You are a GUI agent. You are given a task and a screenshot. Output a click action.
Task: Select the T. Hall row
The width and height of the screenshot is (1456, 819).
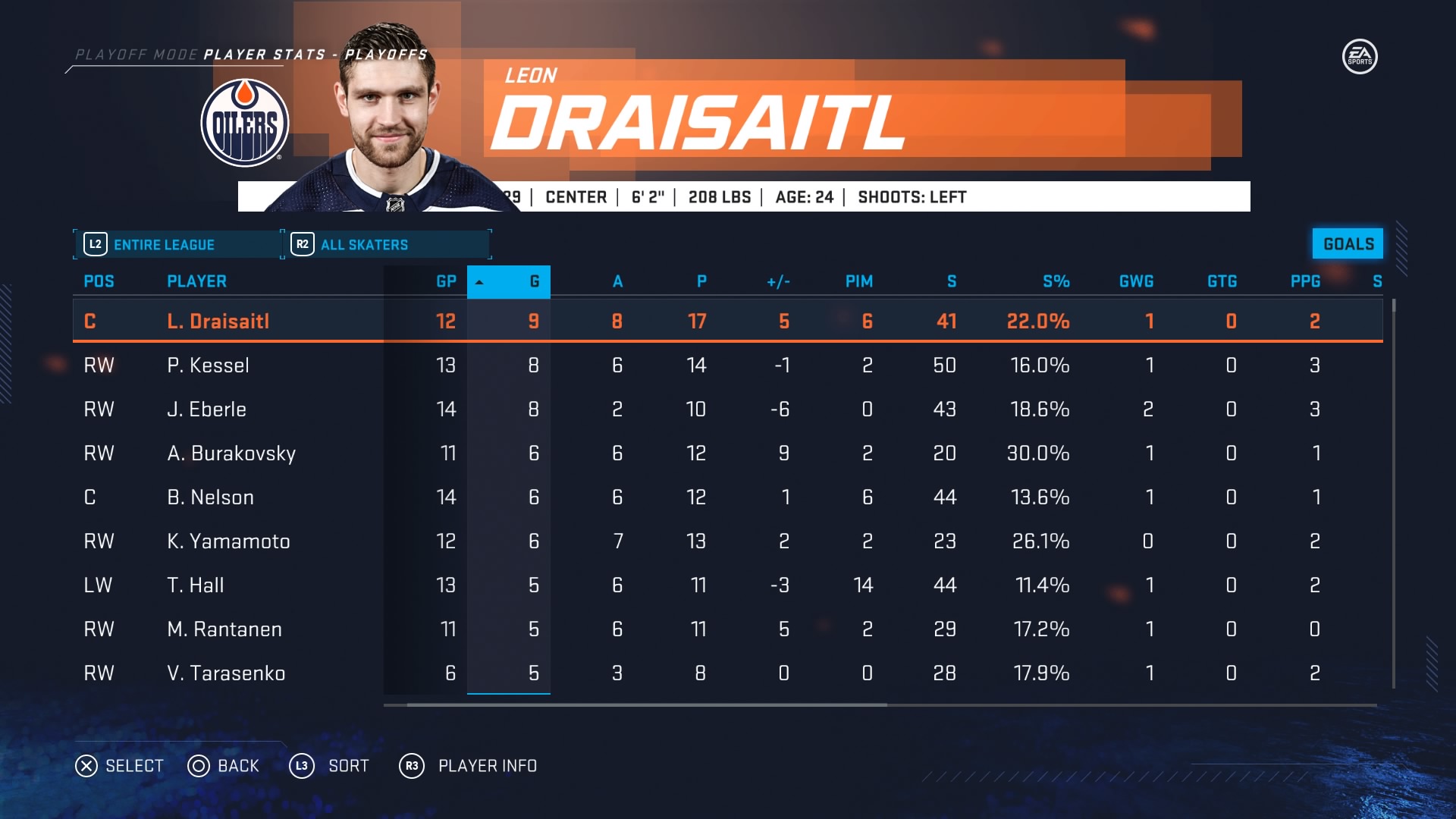[195, 585]
